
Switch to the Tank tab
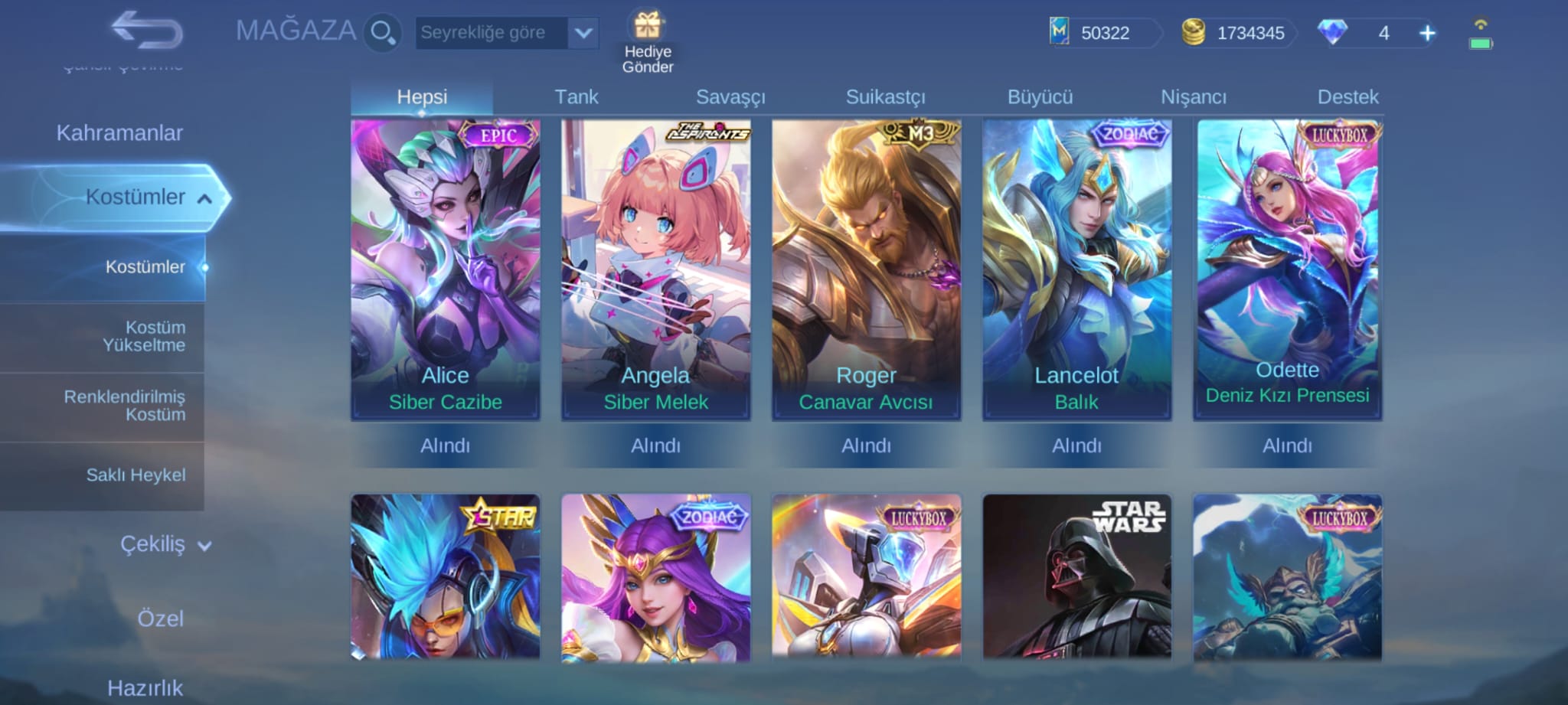click(x=576, y=97)
